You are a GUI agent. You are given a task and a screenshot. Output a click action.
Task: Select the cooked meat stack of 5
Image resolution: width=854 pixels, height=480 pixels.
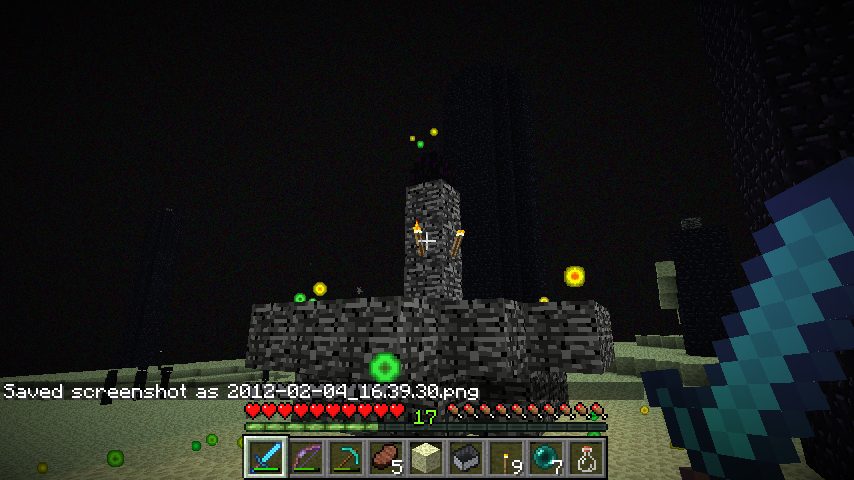386,458
